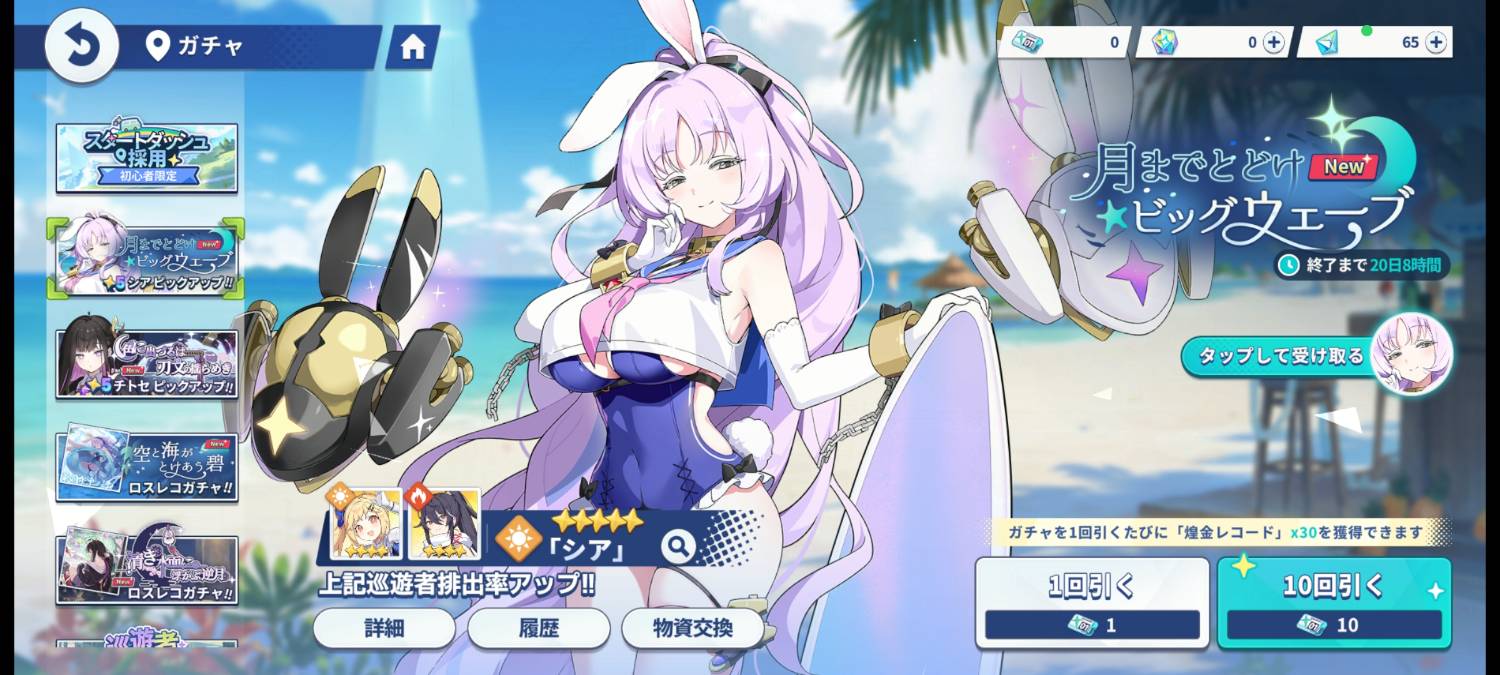Screen dimensions: 1500x675
Task: Go back using the return arrow button
Action: [81, 46]
